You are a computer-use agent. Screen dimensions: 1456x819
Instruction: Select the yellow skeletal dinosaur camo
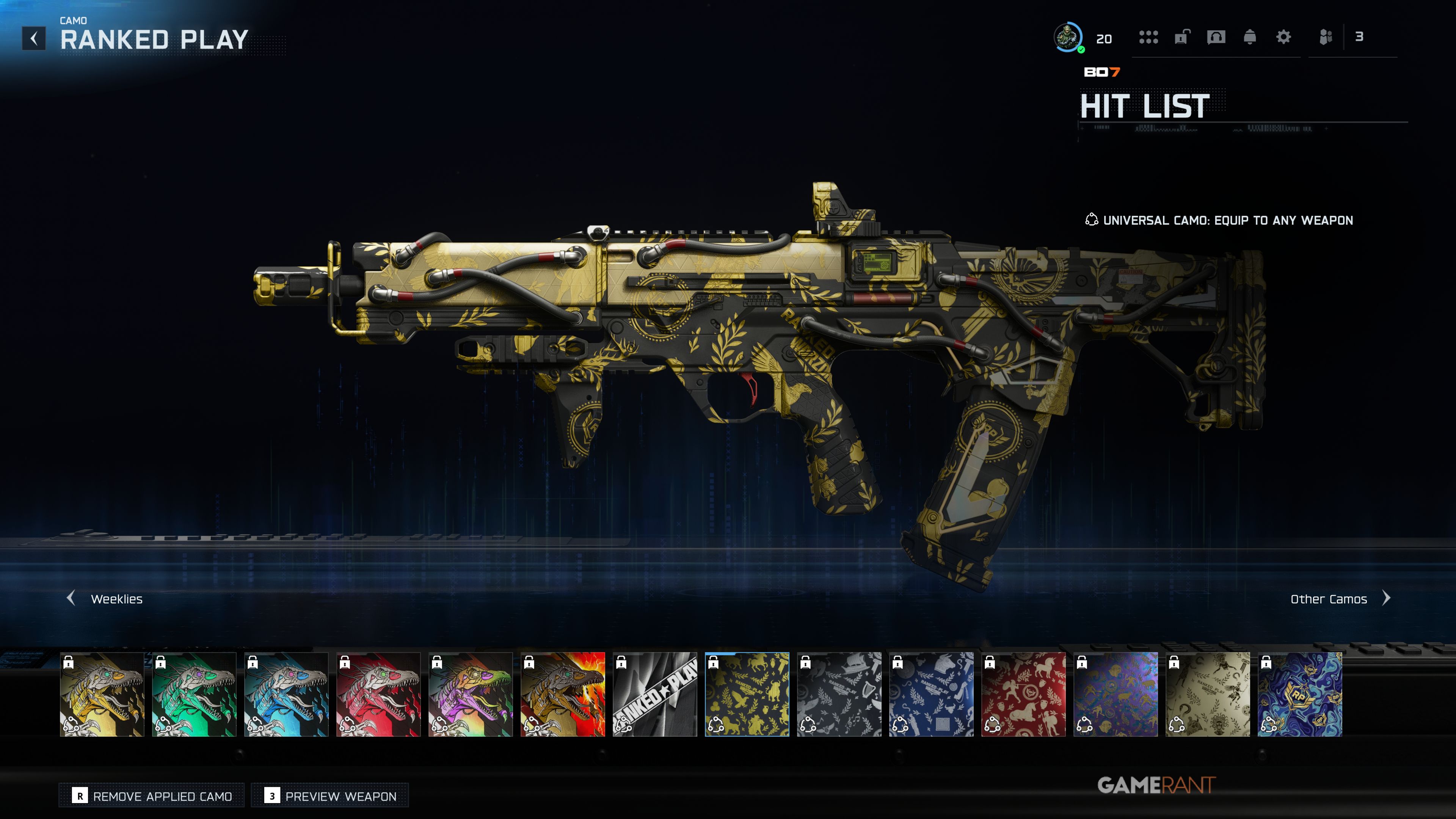pos(102,694)
